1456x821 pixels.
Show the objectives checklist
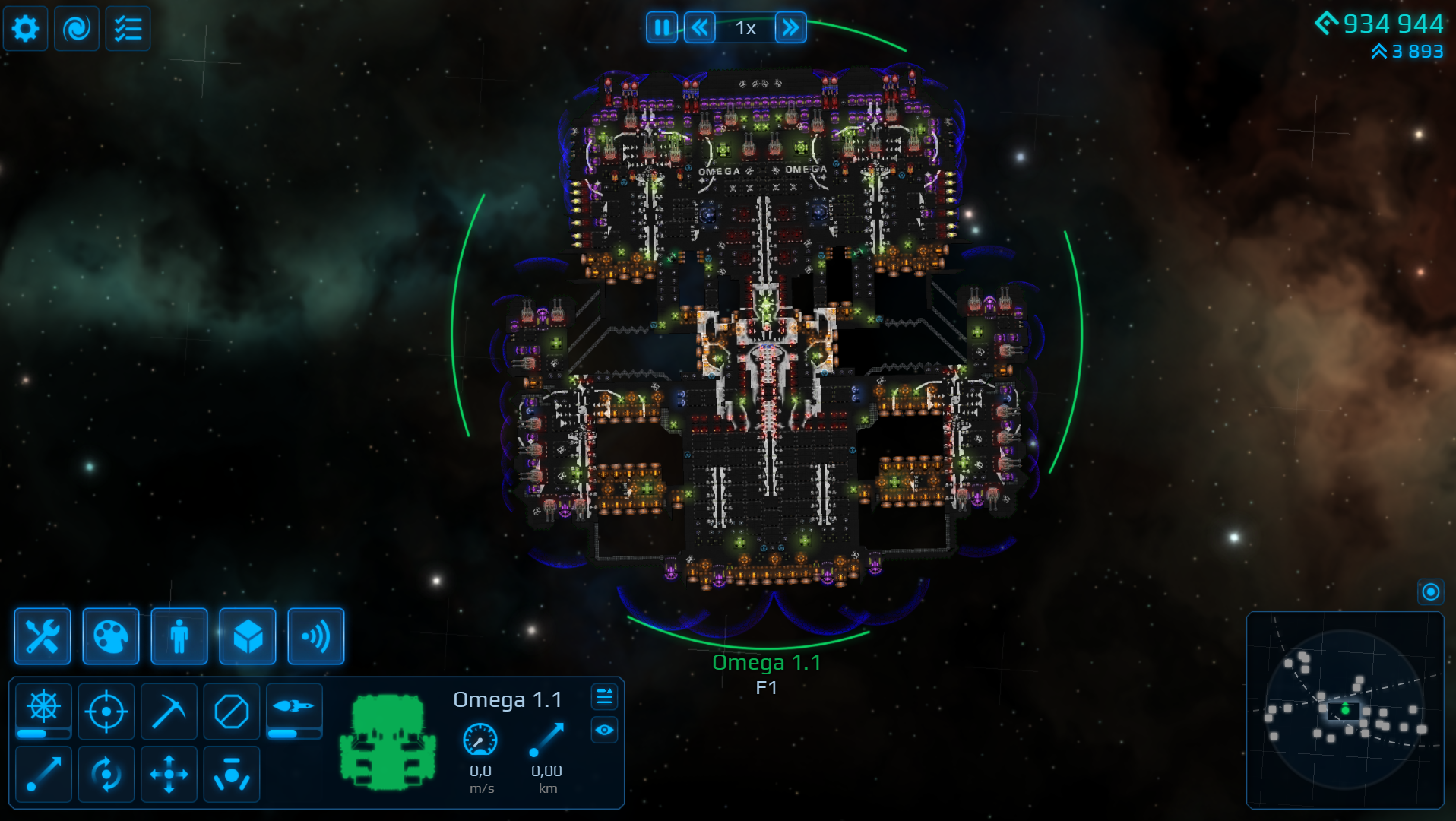click(128, 29)
